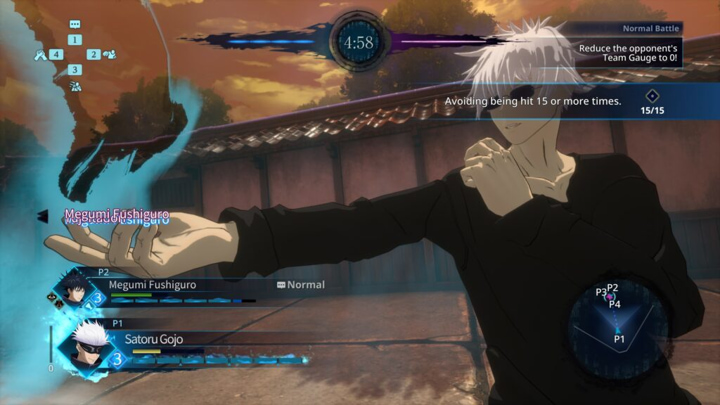Screen dimensions: 720x405
Task: Open the circular radar minimap
Action: pyautogui.click(x=611, y=326)
